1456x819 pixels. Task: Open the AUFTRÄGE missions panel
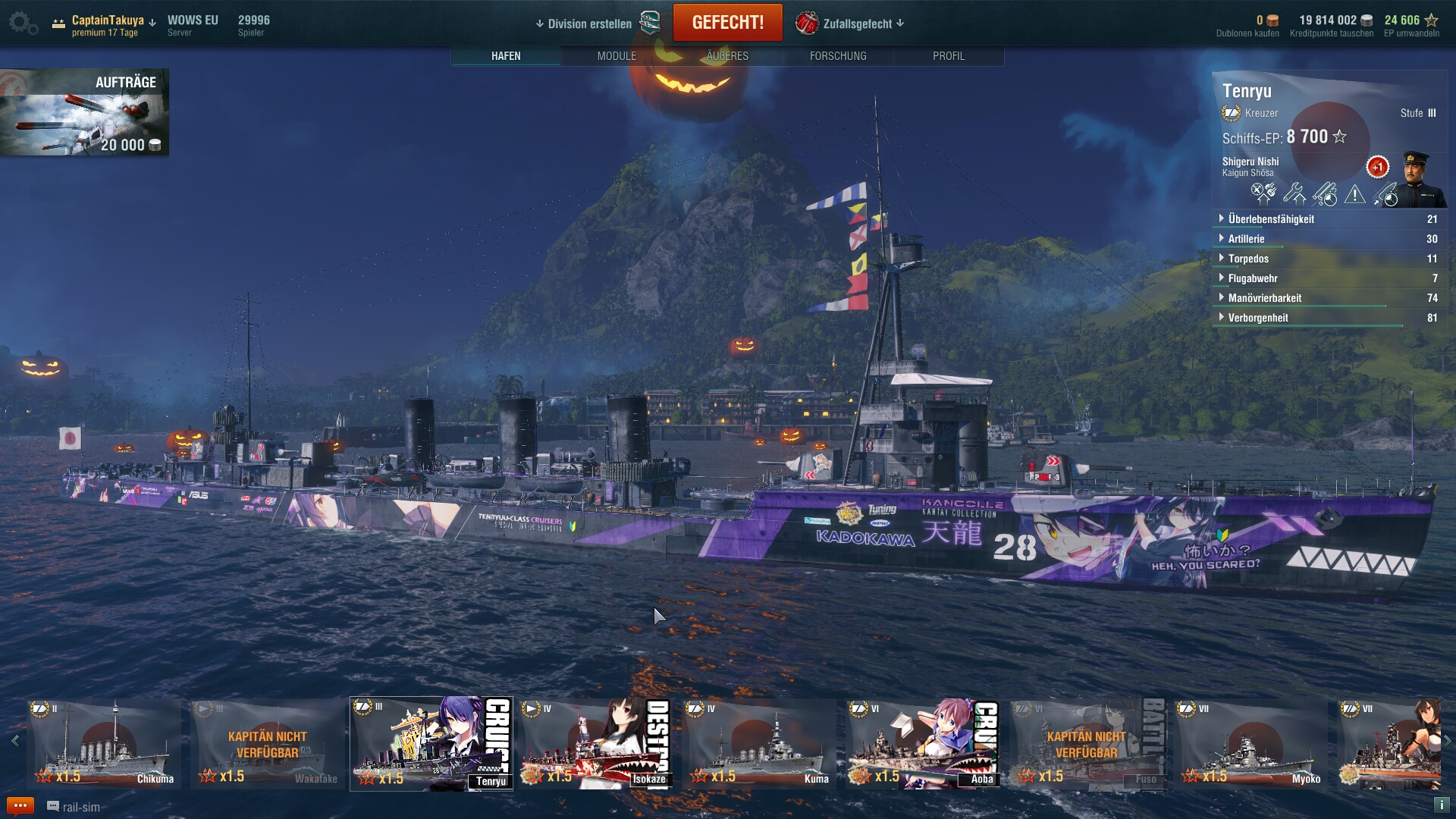(85, 112)
